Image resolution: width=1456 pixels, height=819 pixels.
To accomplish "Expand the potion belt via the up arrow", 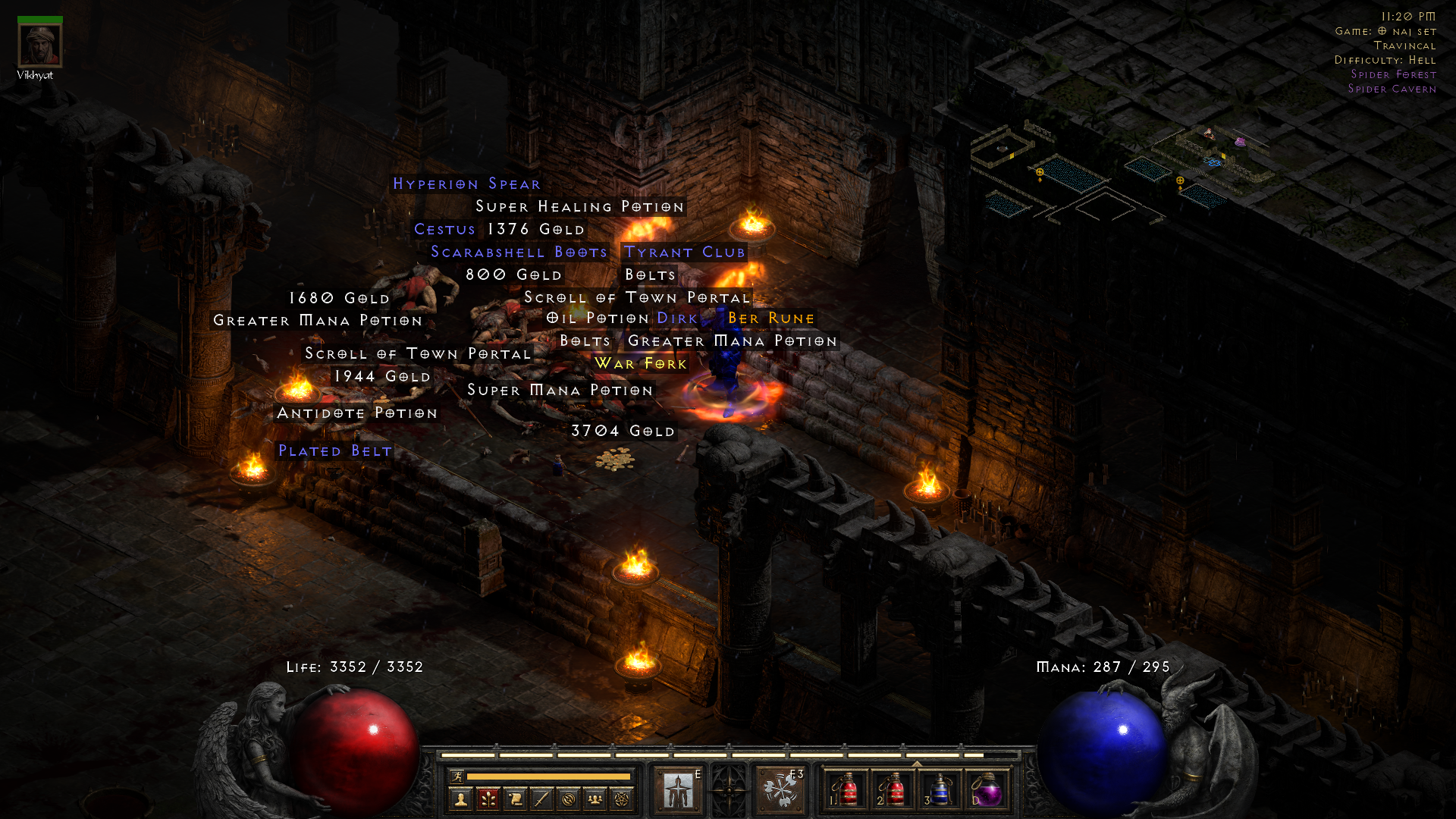I will (x=918, y=762).
